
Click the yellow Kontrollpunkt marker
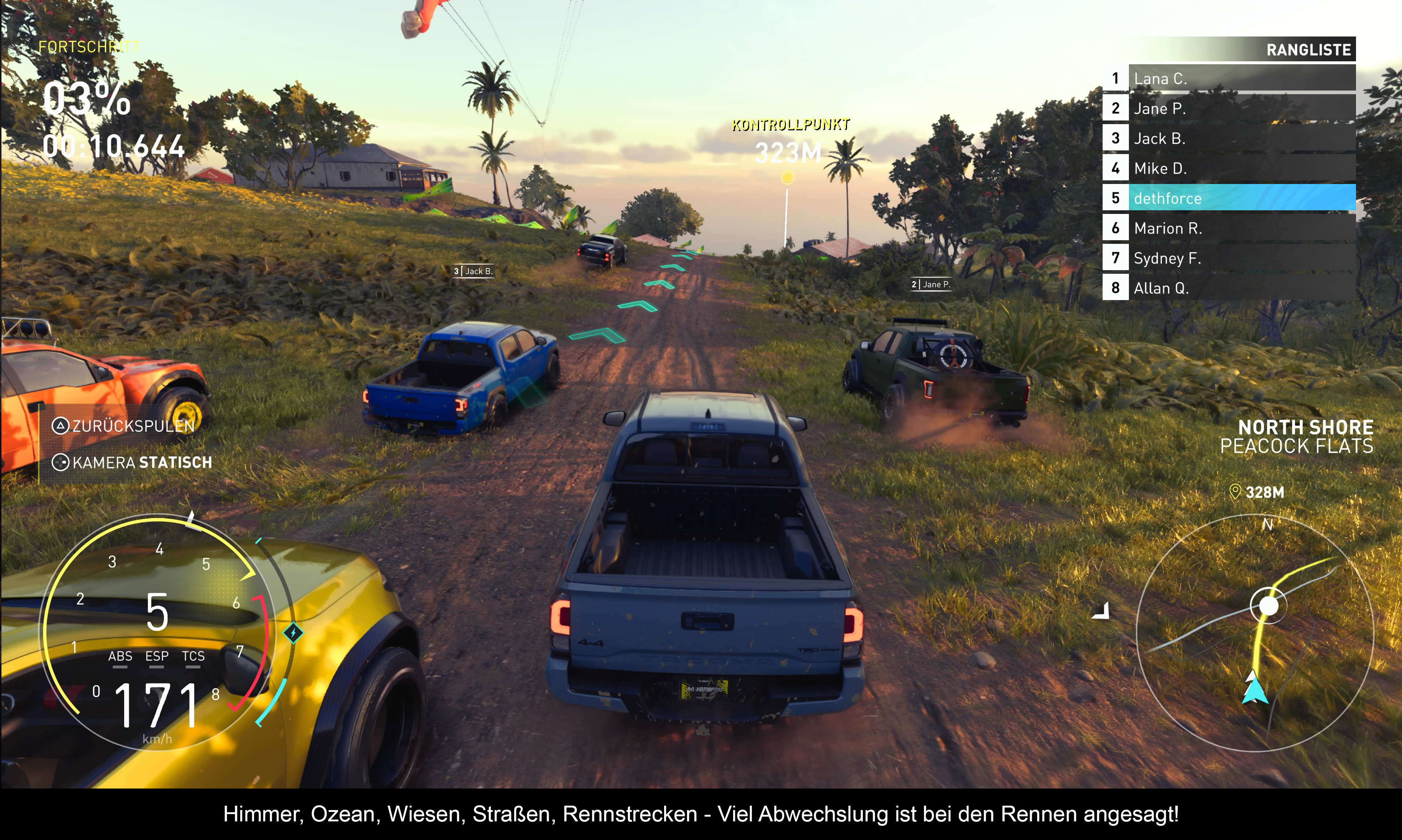click(x=787, y=178)
